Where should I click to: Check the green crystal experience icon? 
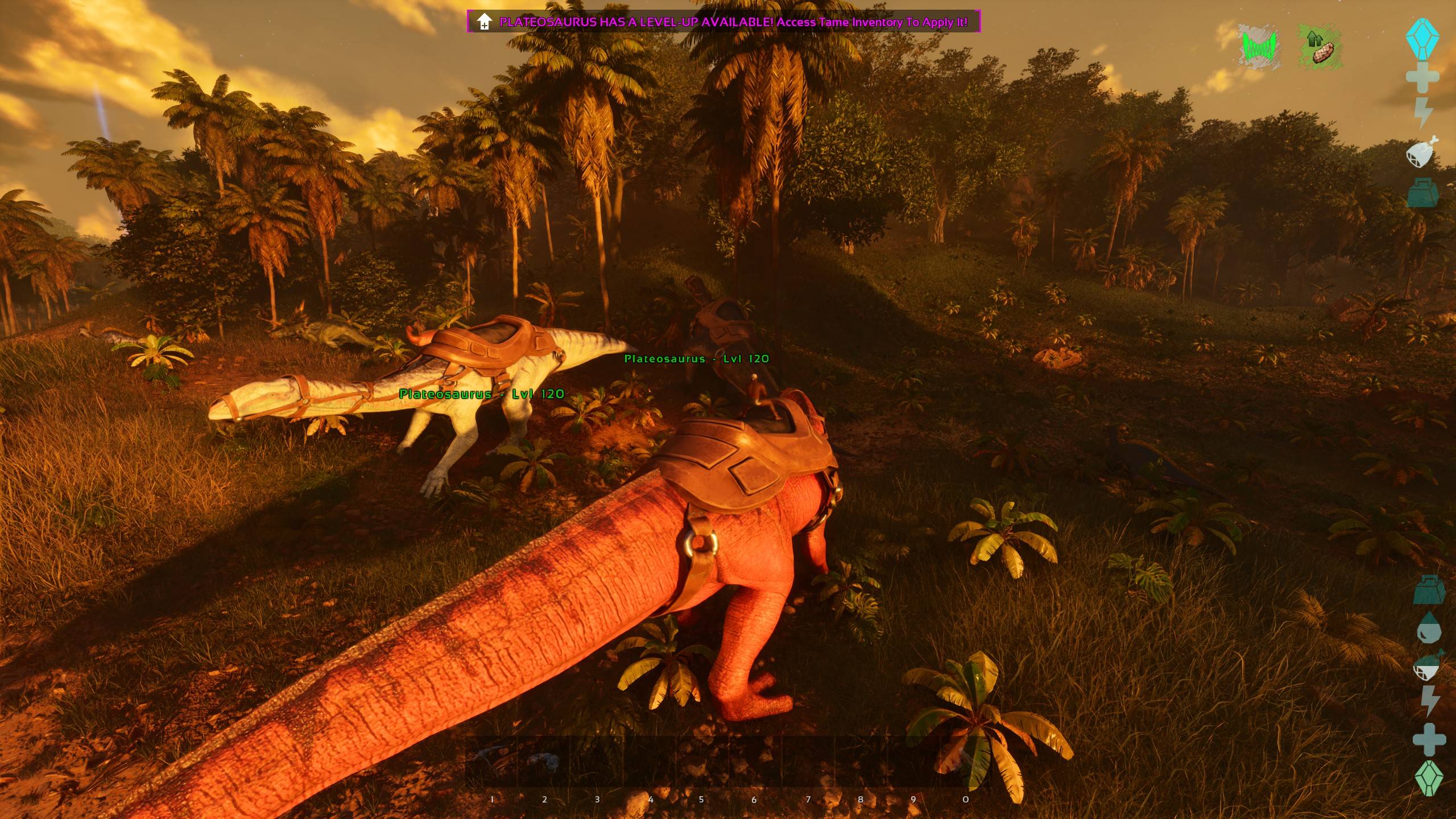(x=1429, y=778)
